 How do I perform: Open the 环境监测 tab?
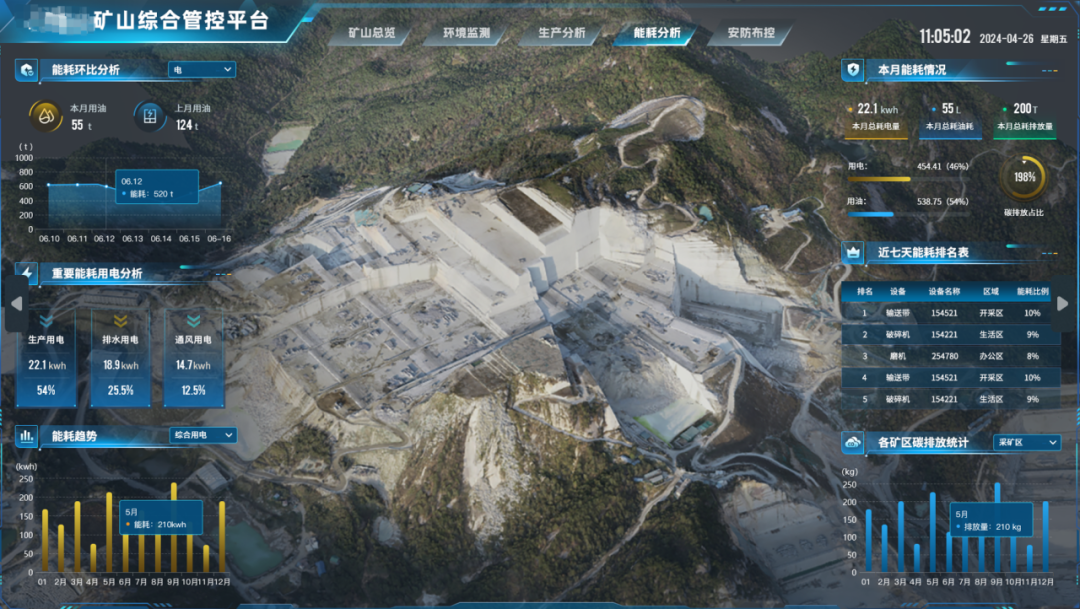coord(467,33)
